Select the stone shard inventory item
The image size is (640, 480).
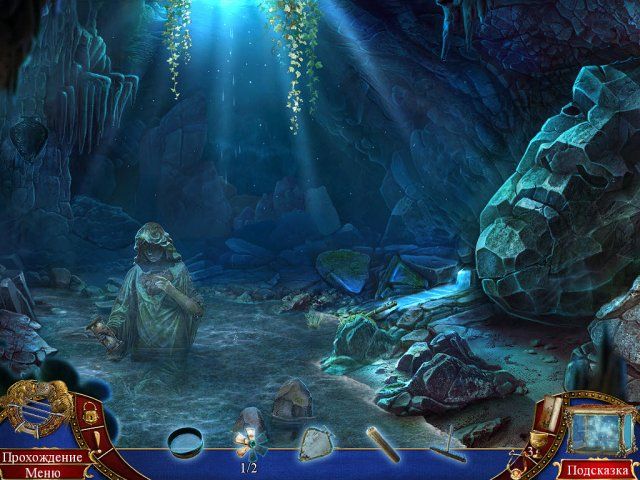point(316,442)
